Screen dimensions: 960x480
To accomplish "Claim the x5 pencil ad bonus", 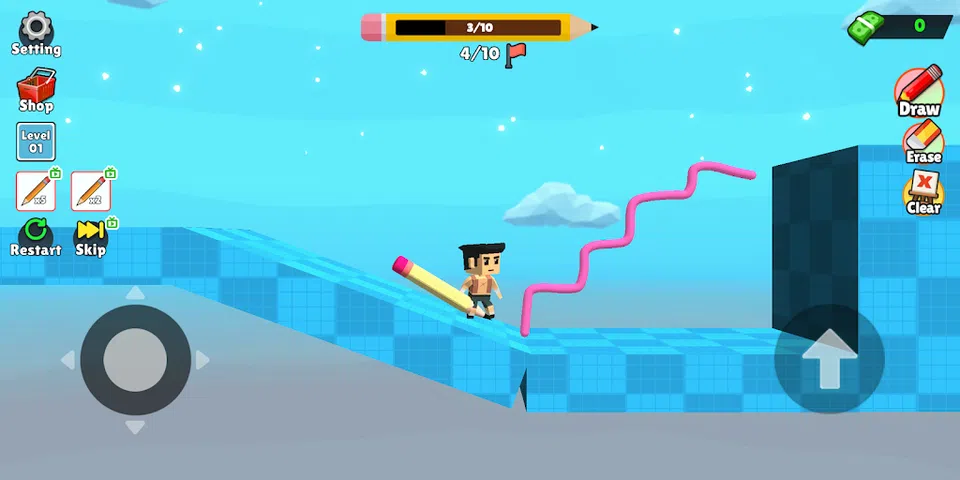I will (x=36, y=190).
